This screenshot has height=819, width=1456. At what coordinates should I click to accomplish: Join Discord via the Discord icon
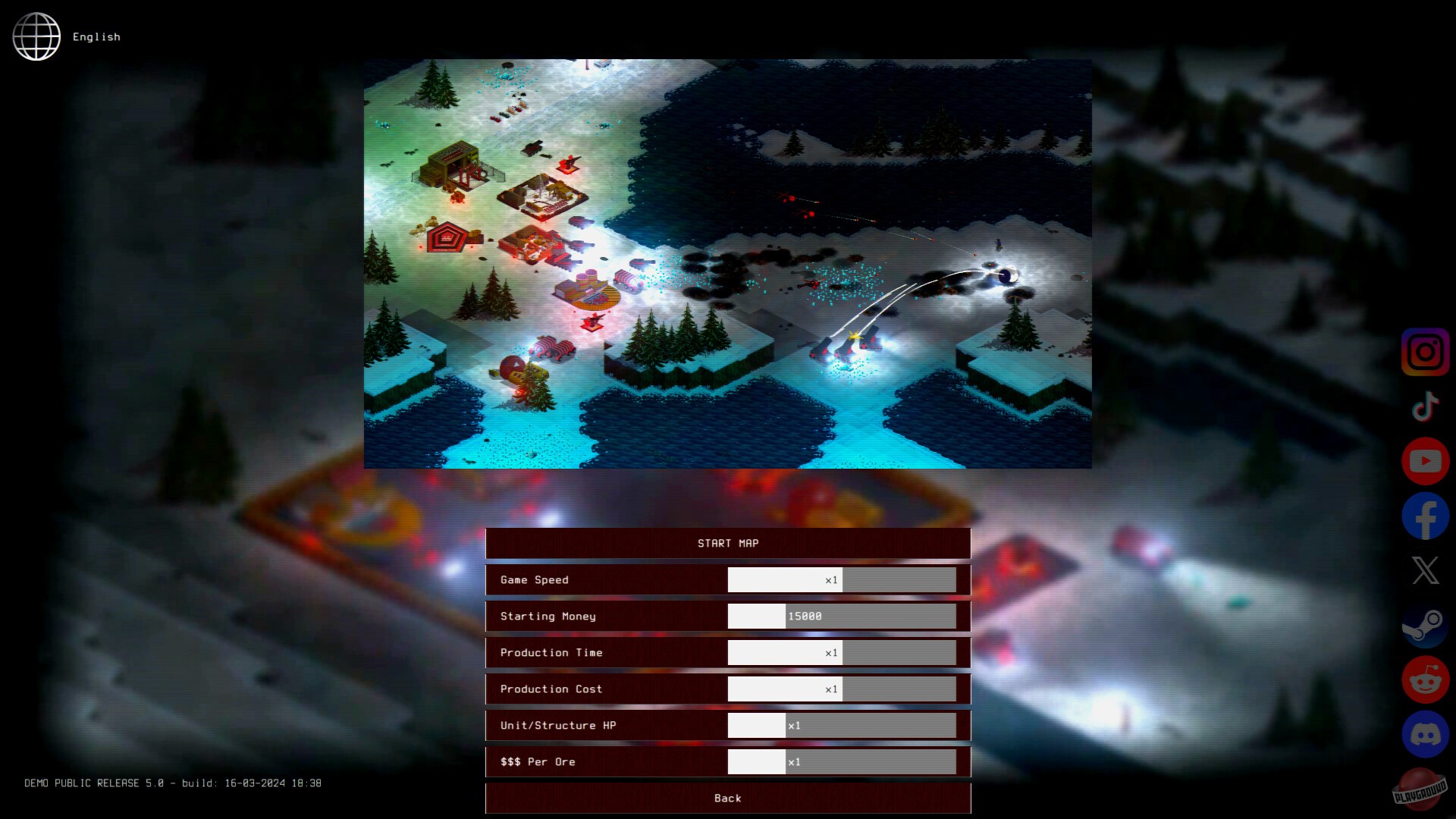point(1424,735)
